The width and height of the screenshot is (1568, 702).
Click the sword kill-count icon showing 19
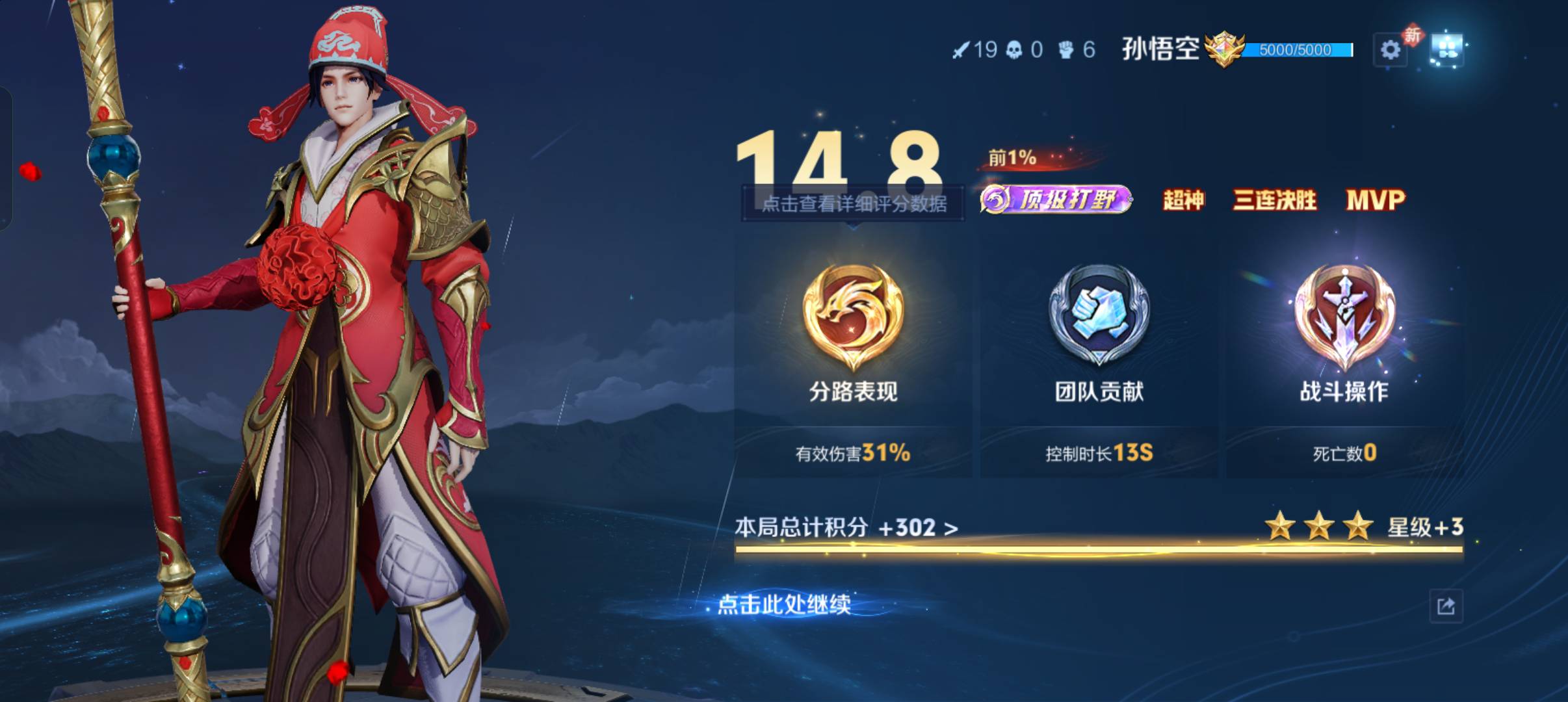pos(962,49)
